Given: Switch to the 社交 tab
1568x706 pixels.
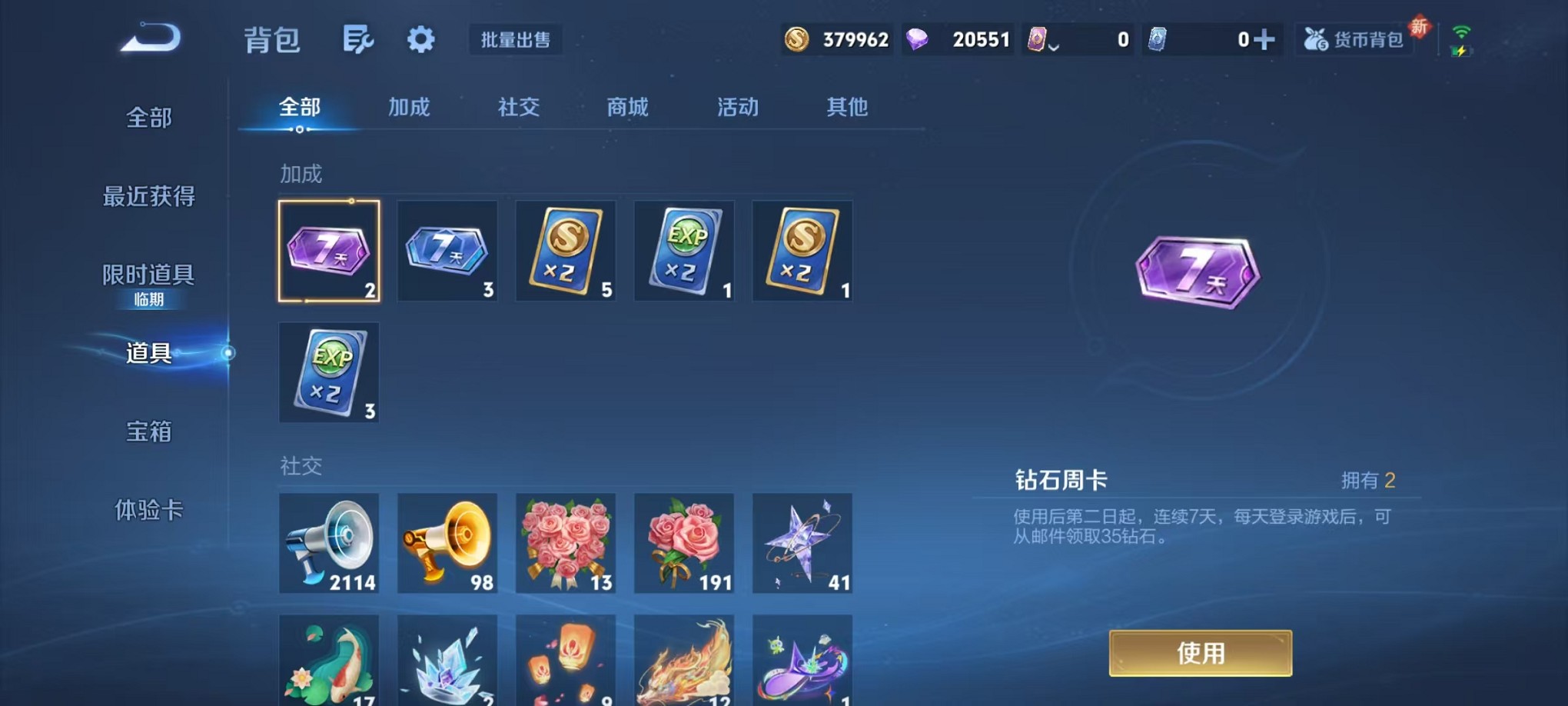Looking at the screenshot, I should pyautogui.click(x=518, y=108).
